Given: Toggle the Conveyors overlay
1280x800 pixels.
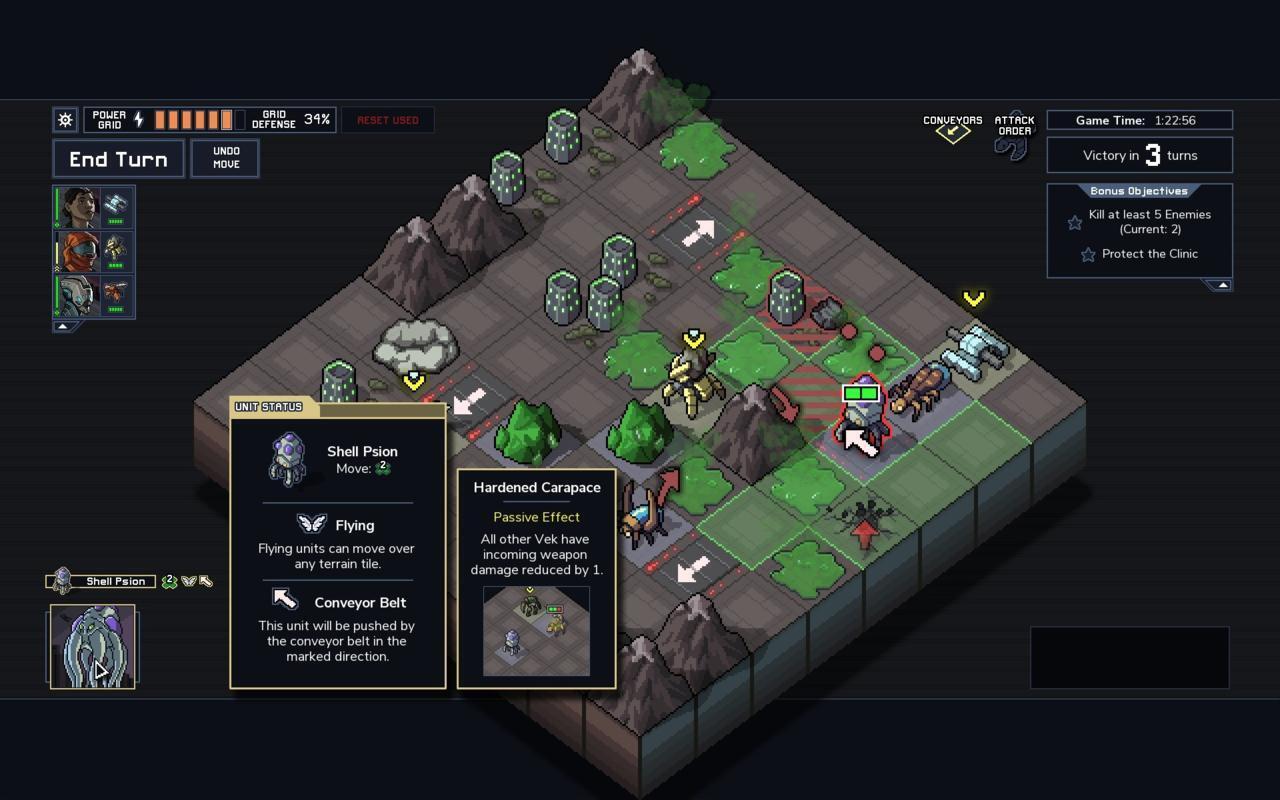Looking at the screenshot, I should coord(952,129).
